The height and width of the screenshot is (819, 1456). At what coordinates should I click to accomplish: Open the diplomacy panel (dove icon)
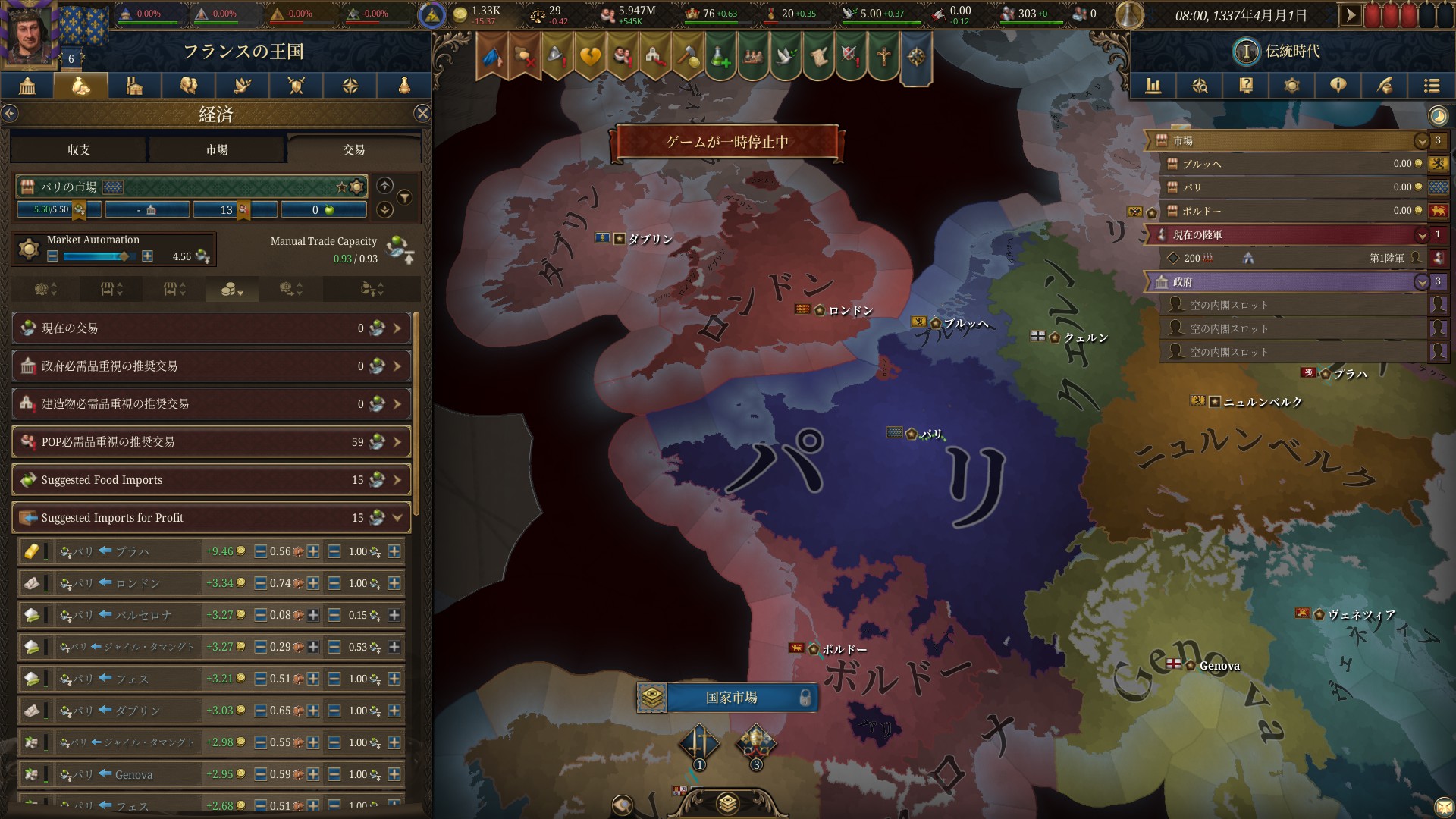tap(241, 86)
